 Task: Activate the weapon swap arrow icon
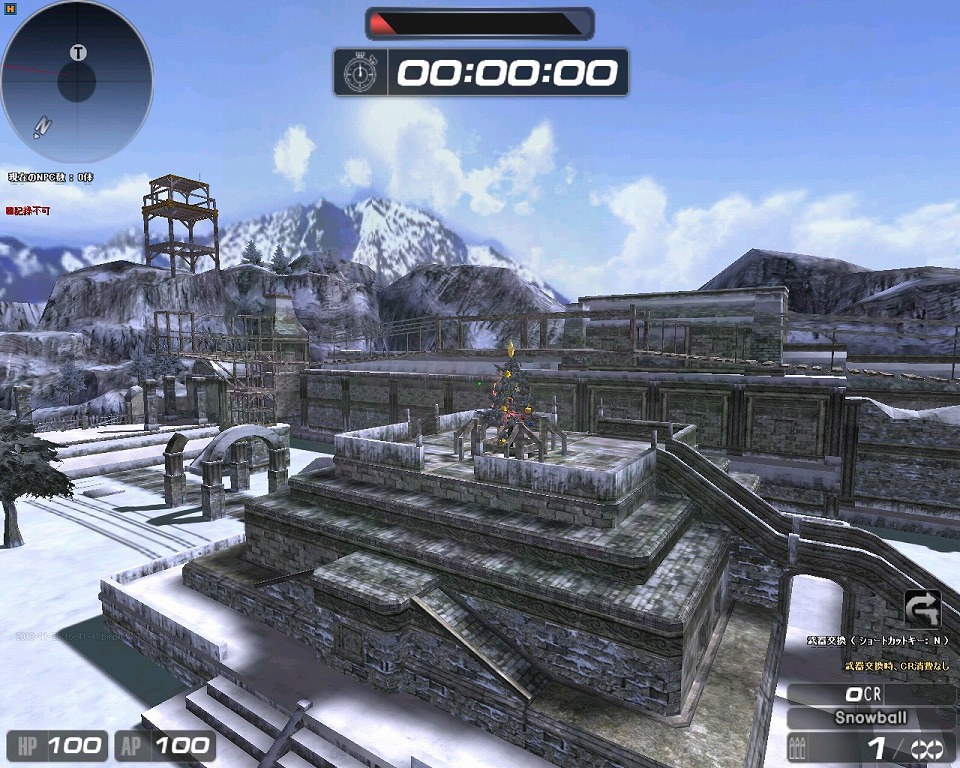click(922, 608)
